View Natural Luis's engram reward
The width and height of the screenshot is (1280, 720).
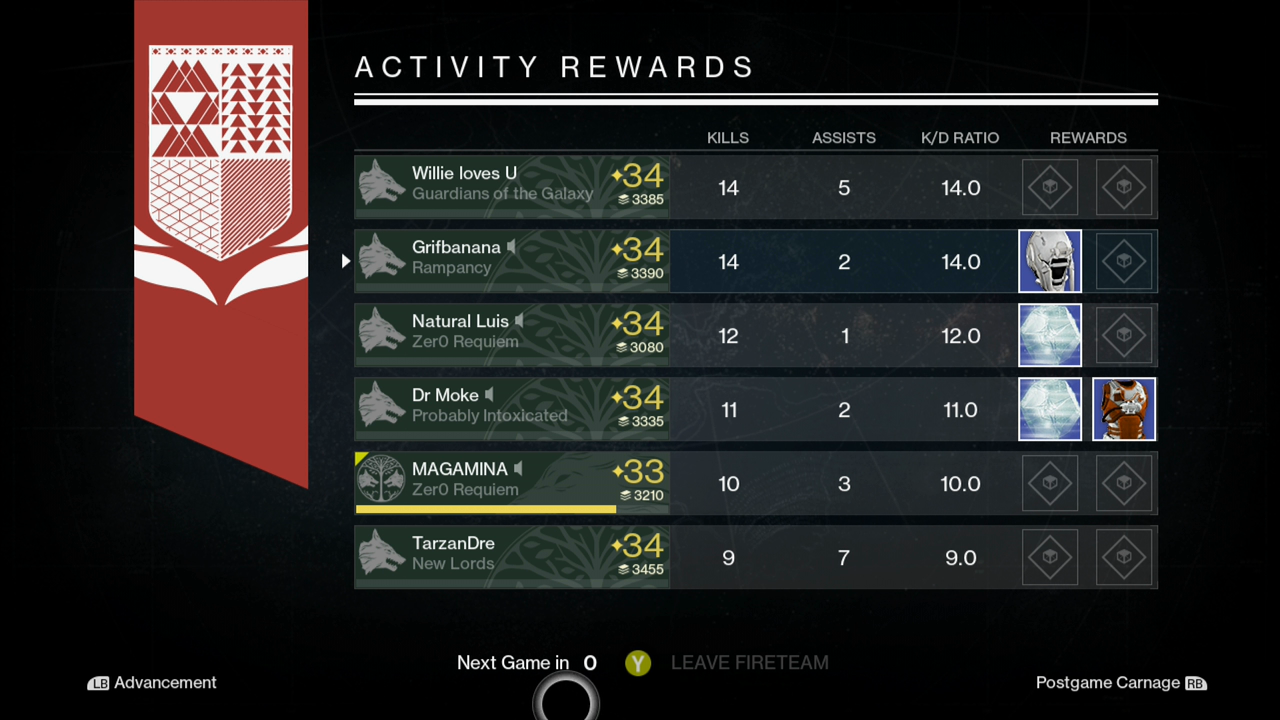pos(1050,335)
